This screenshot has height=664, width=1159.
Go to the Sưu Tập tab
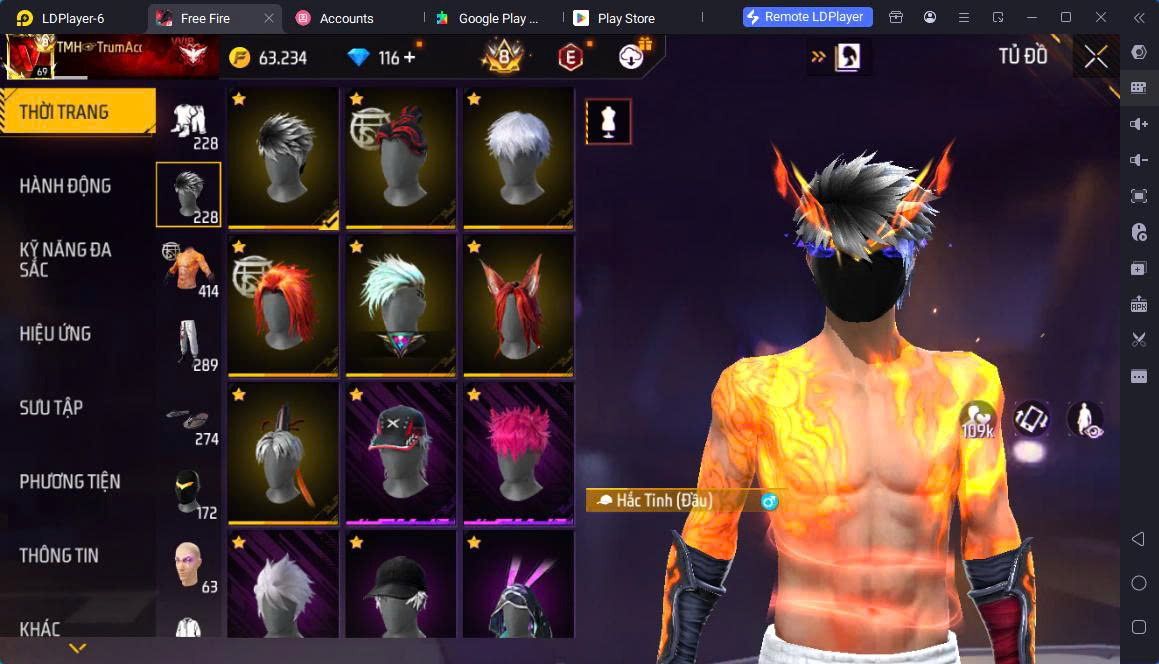click(52, 408)
